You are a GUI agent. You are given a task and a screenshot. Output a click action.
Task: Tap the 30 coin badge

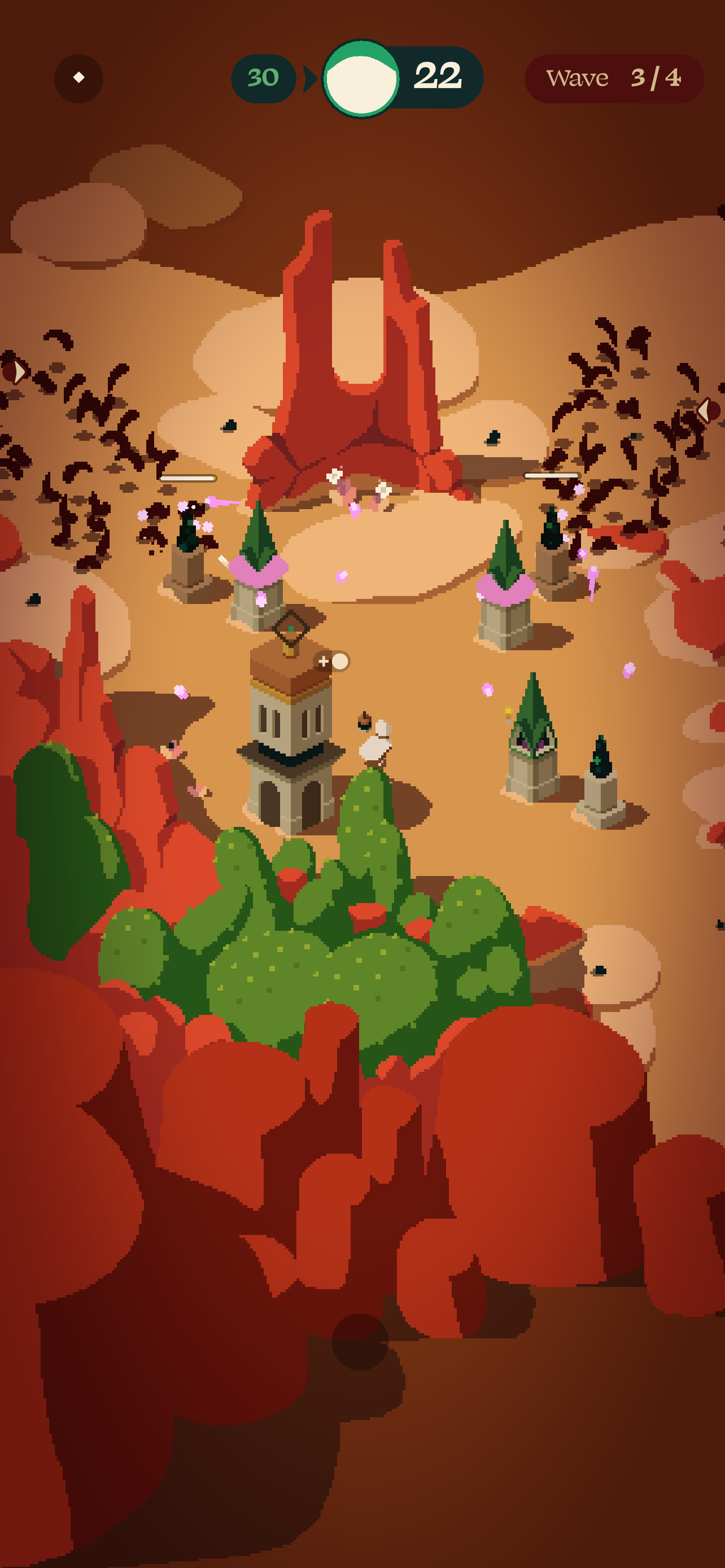(x=263, y=77)
